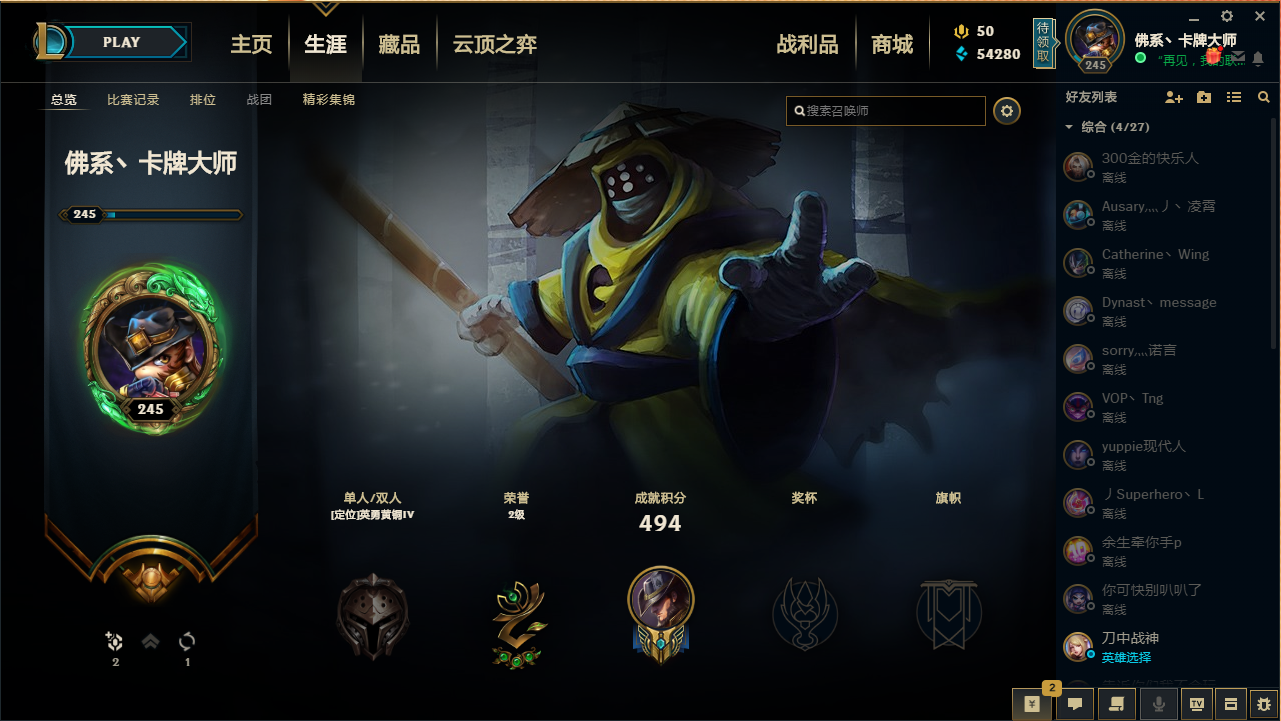Screen dimensions: 1281x721
Task: Open the chat bubble panel
Action: (1074, 704)
